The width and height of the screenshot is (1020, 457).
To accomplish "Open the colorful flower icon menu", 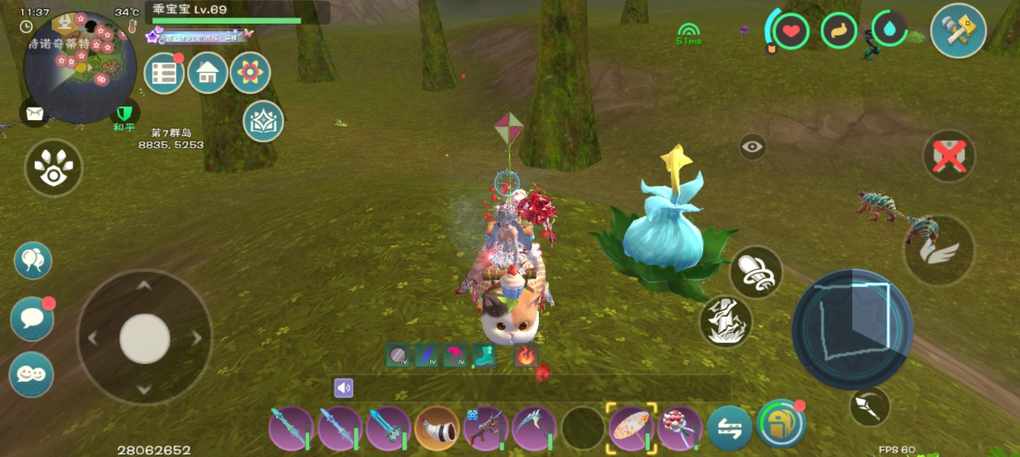I will coord(250,73).
